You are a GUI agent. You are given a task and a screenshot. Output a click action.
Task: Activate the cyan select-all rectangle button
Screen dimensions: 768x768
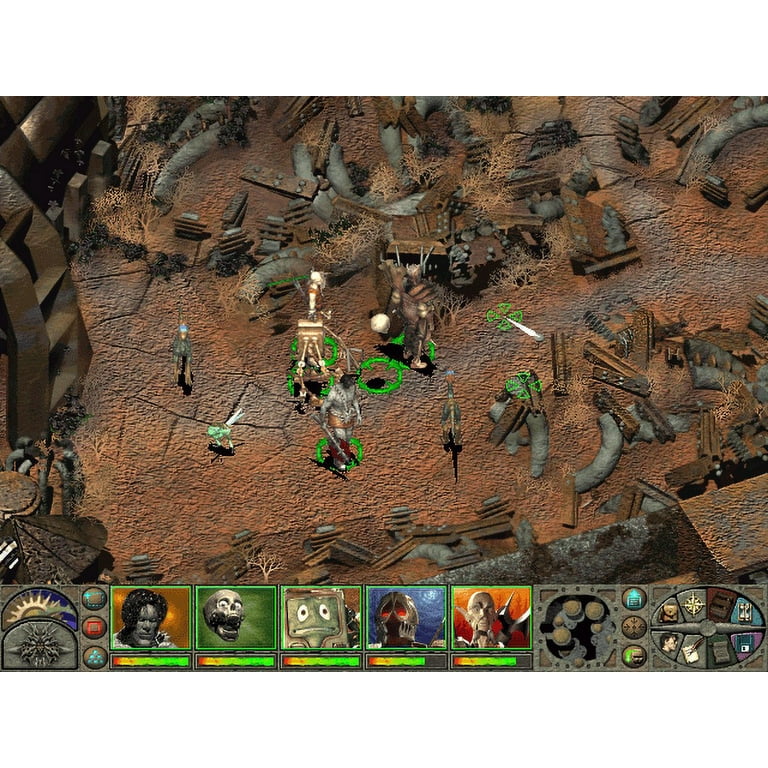click(95, 600)
